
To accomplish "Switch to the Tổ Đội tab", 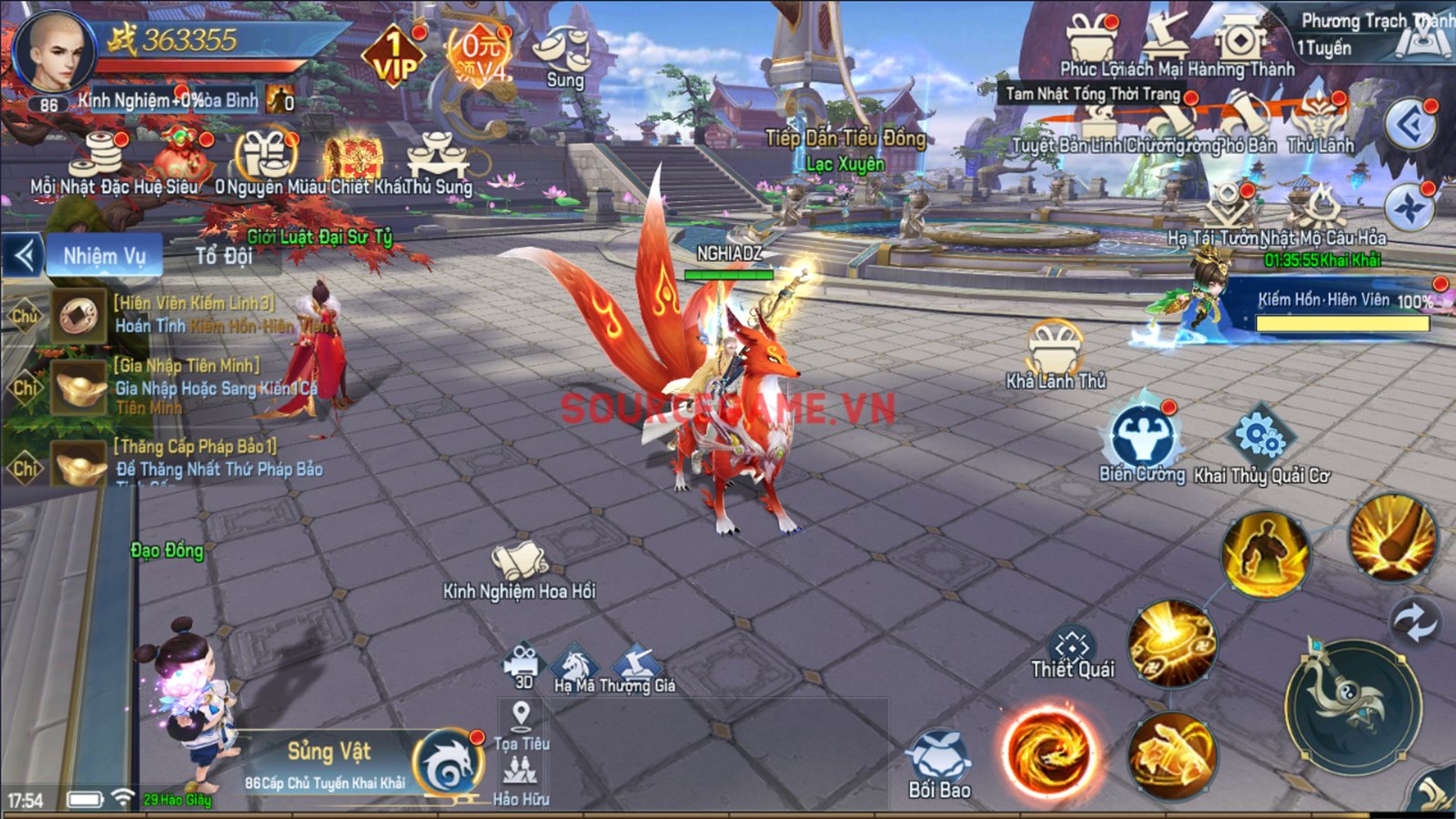I will (224, 256).
